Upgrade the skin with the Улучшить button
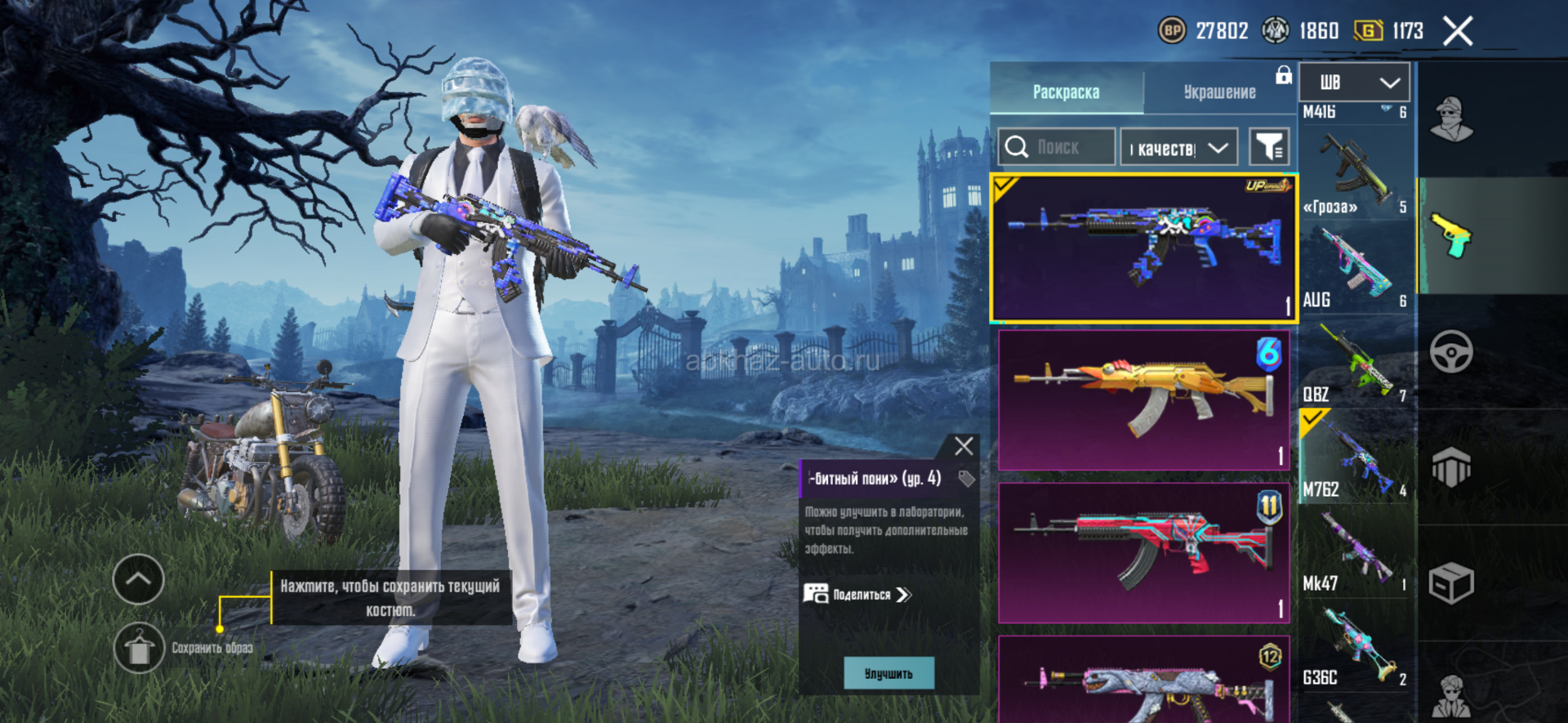 pyautogui.click(x=889, y=674)
